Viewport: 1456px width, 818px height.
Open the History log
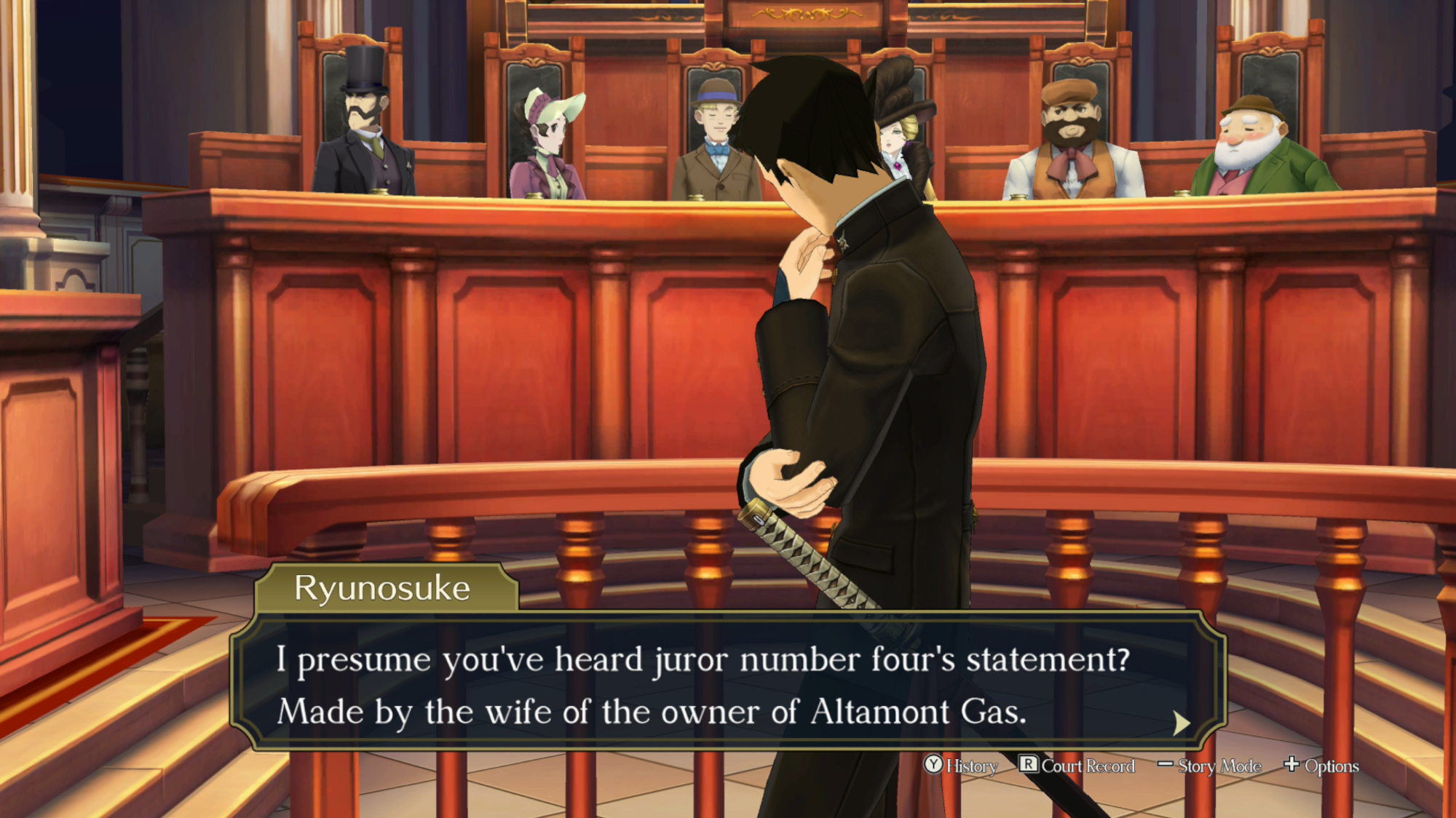coord(961,766)
